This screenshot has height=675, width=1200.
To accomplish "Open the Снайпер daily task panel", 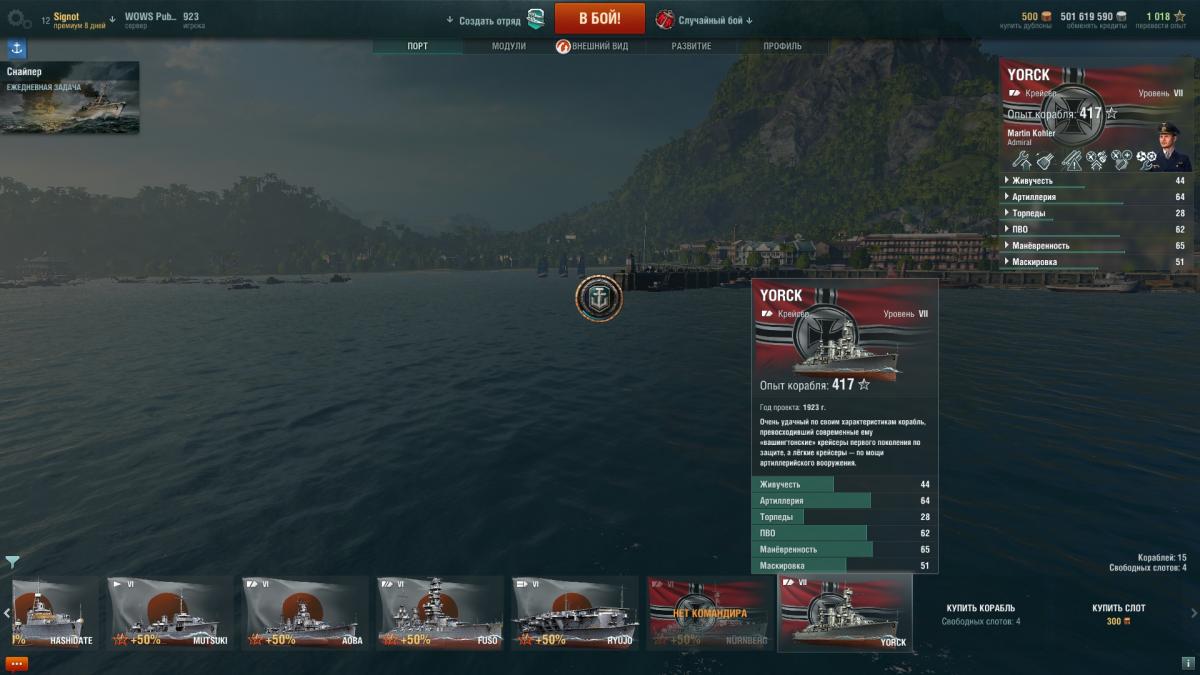I will [70, 97].
